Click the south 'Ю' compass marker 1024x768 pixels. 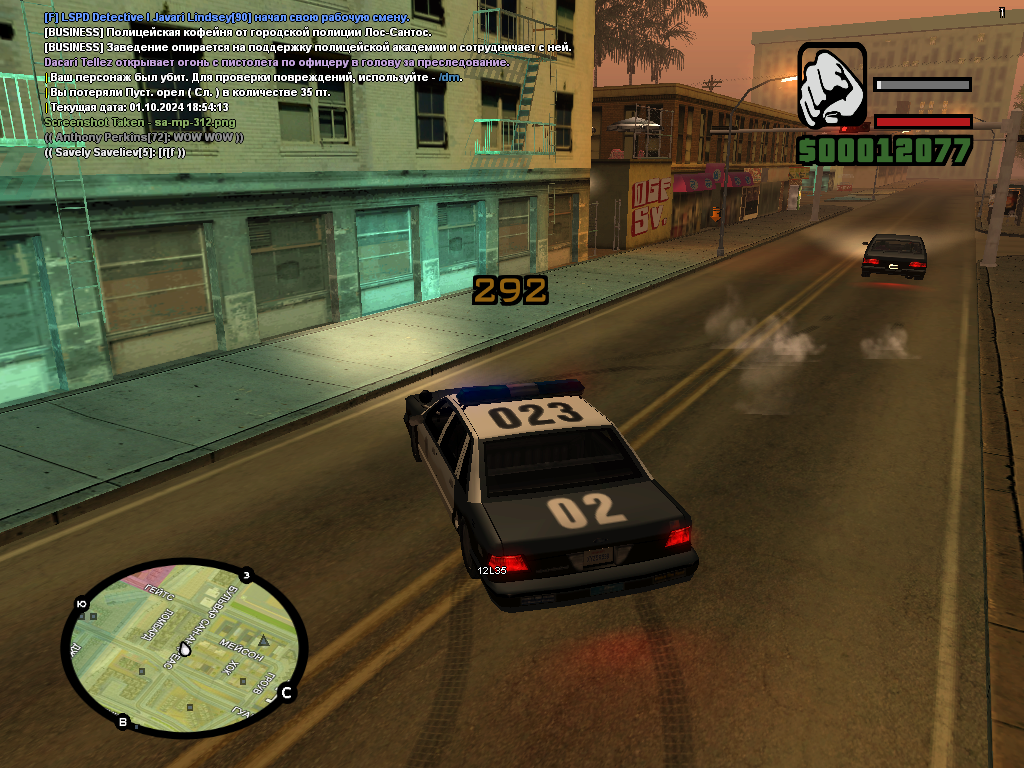[x=81, y=604]
